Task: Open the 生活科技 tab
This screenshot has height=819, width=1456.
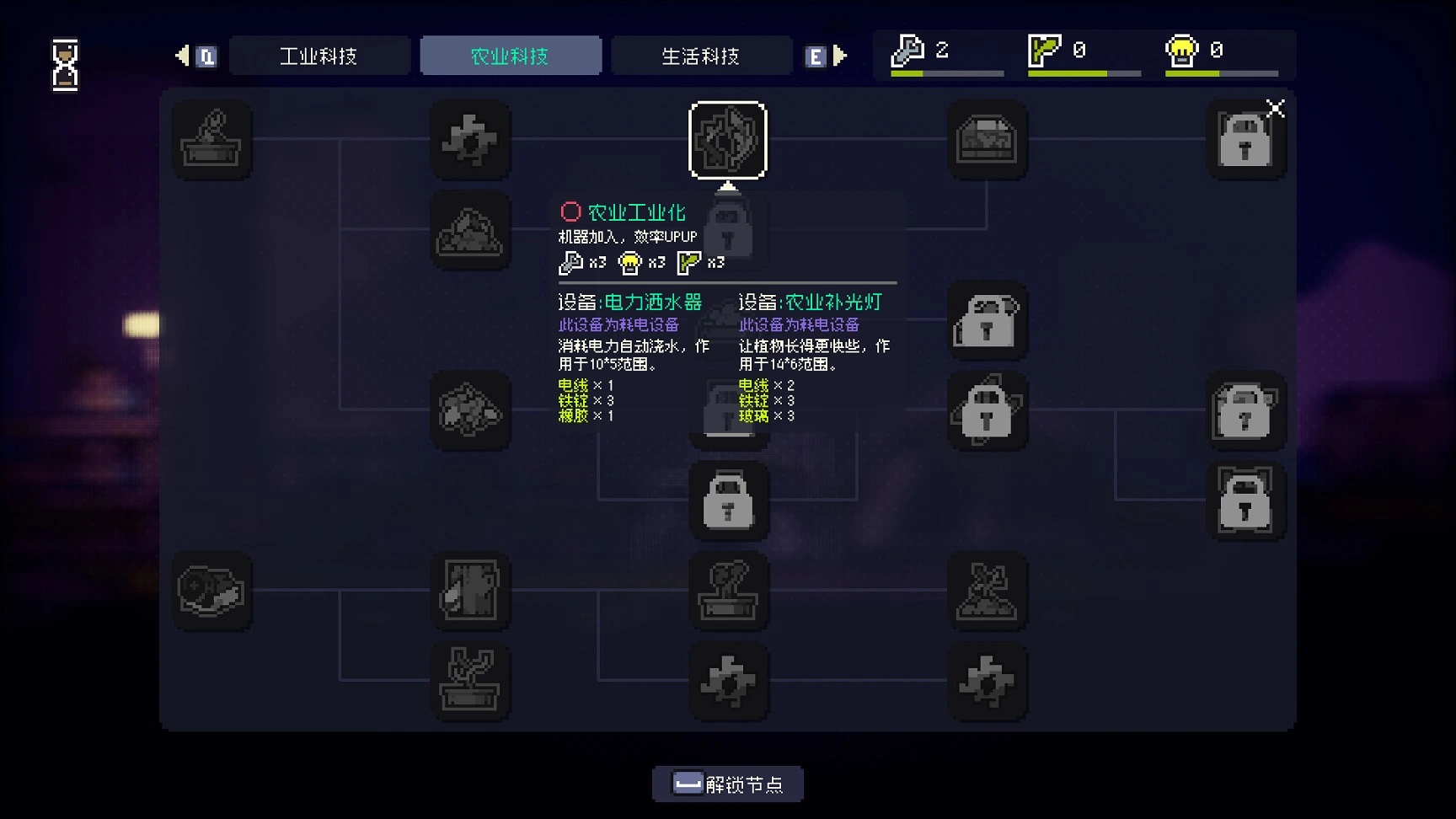Action: (x=701, y=56)
